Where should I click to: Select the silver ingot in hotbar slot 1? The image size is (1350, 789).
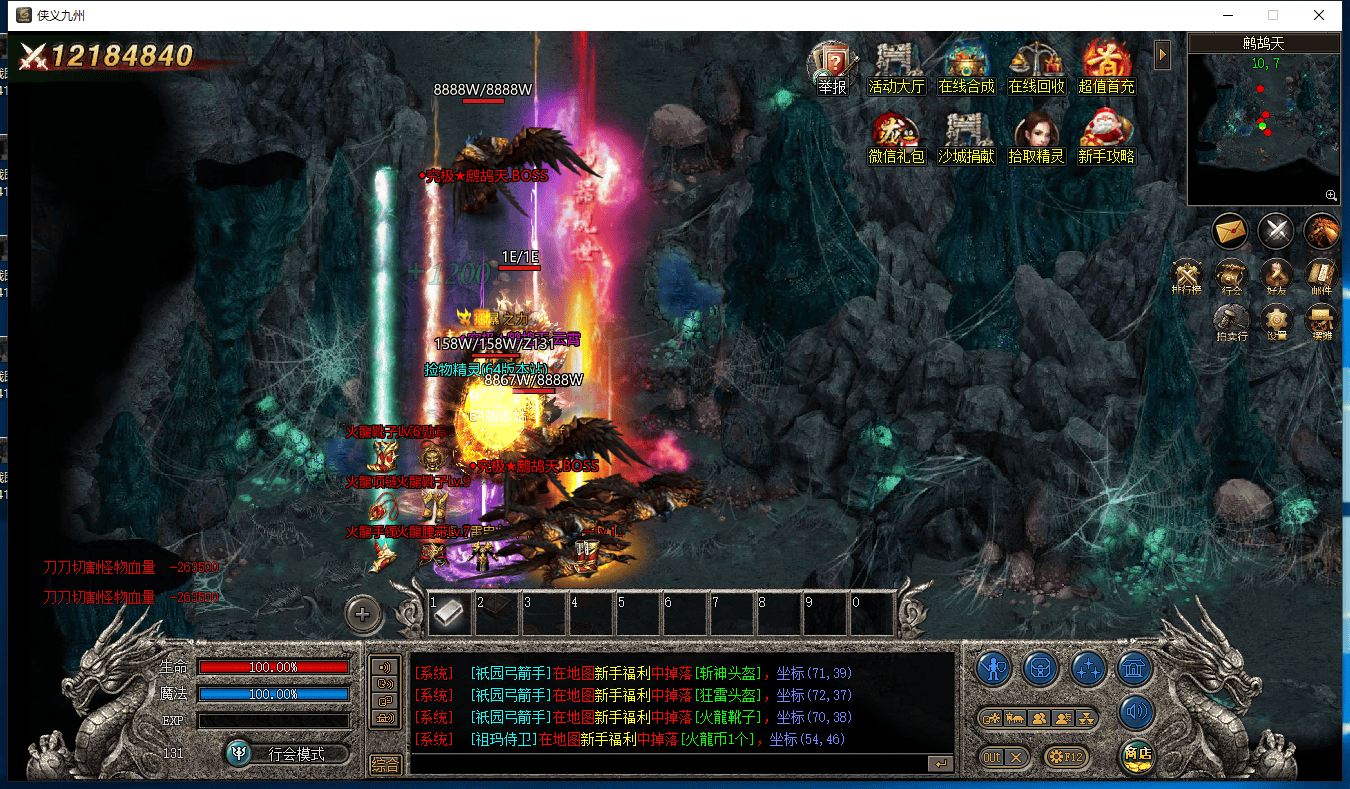pos(450,614)
